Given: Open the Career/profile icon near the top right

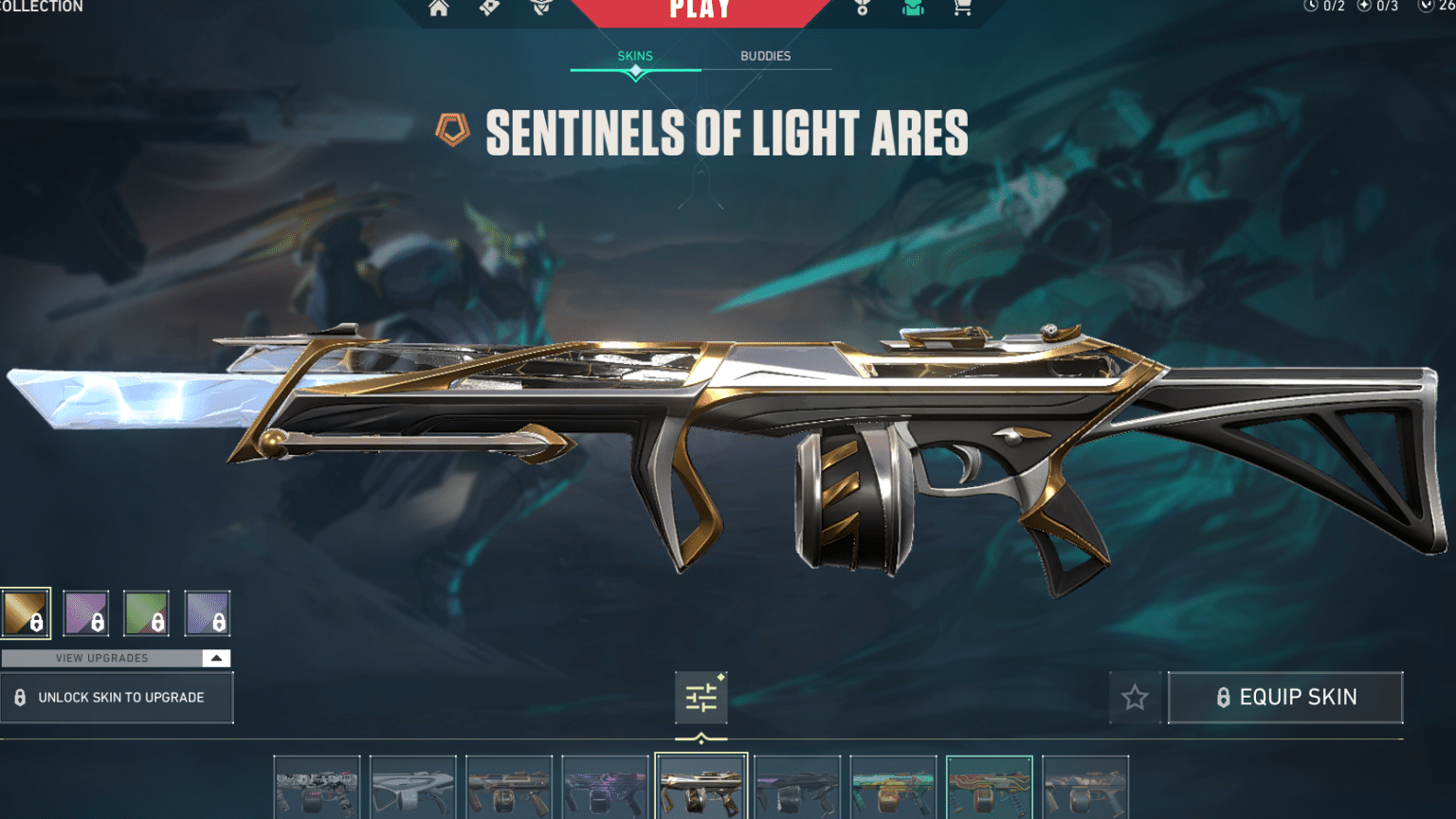Looking at the screenshot, I should [x=861, y=9].
